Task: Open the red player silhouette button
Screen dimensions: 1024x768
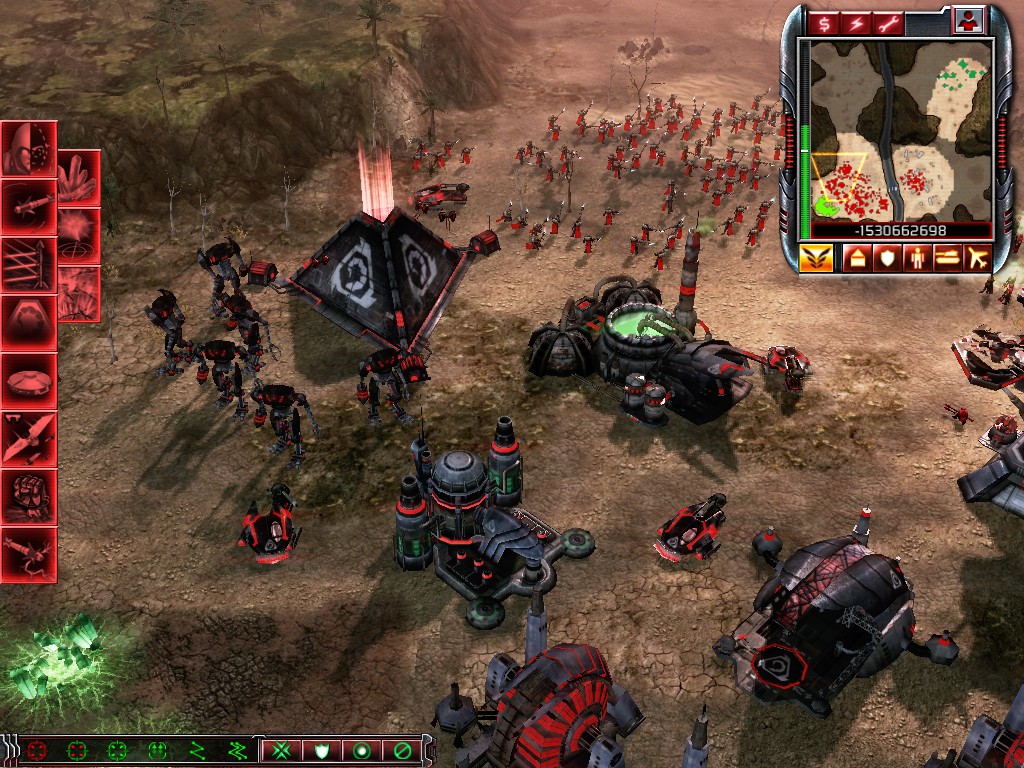Action: (x=969, y=20)
